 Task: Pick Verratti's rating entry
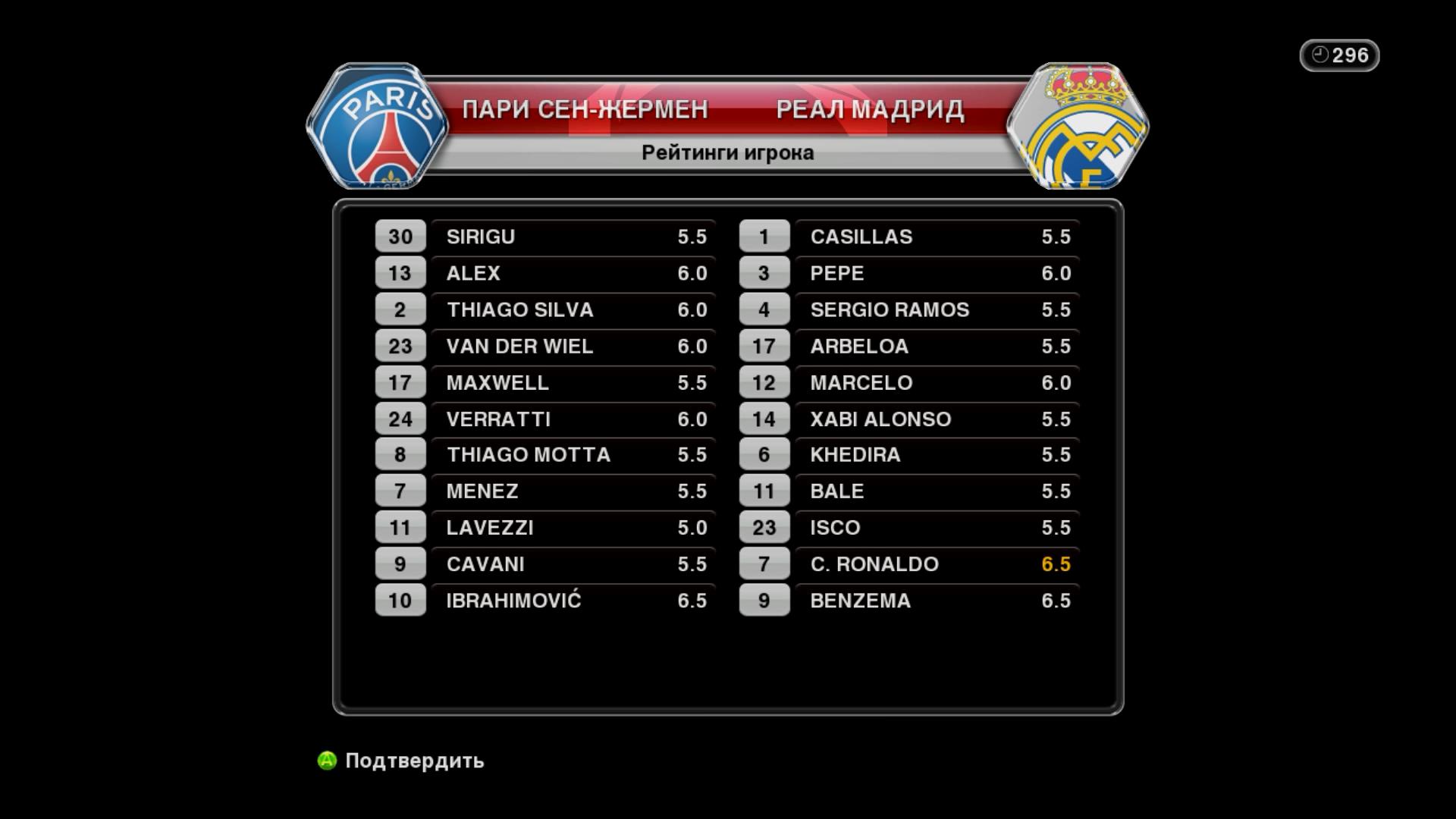coord(573,419)
